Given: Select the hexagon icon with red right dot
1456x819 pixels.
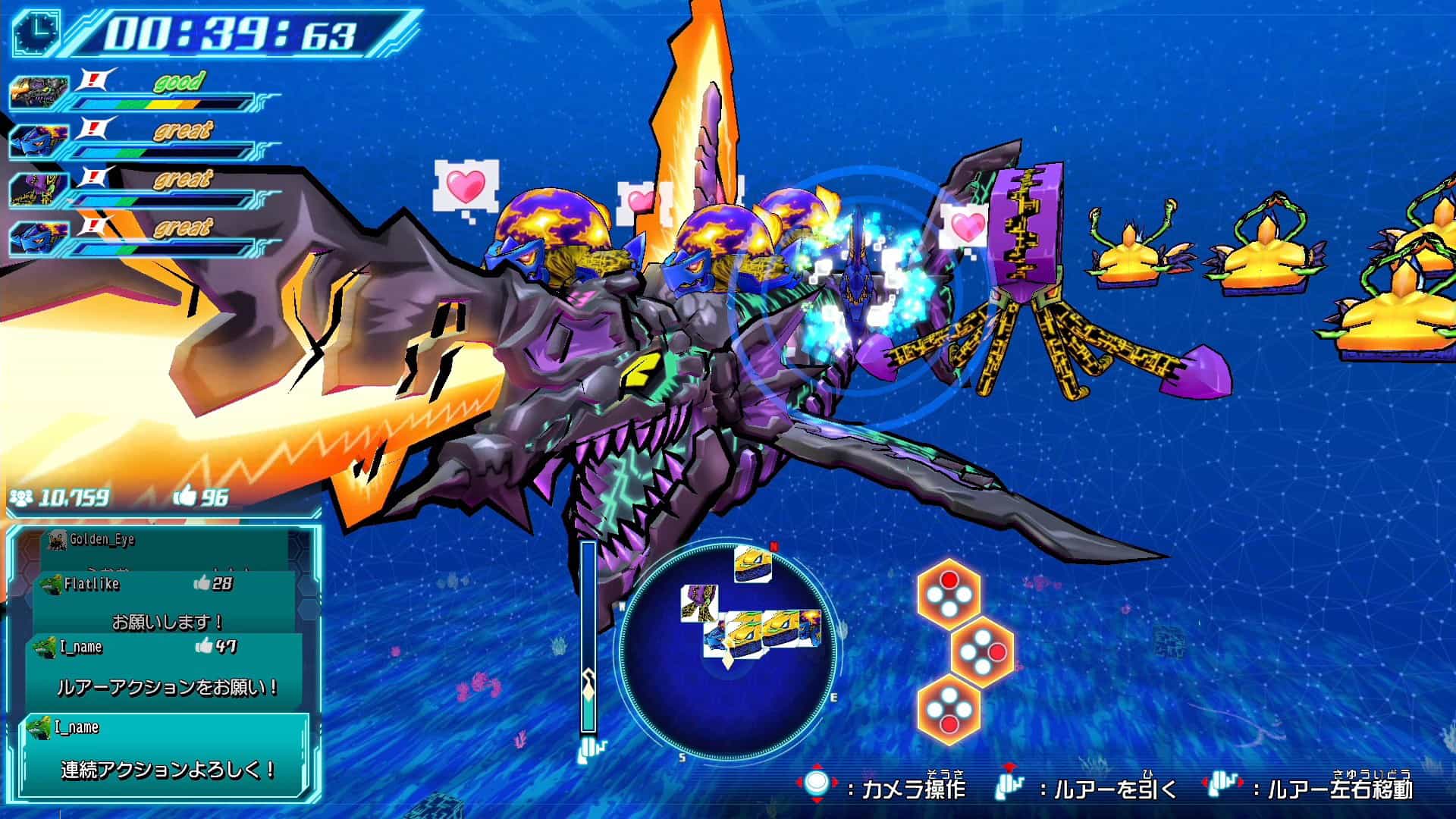Looking at the screenshot, I should click(x=982, y=651).
